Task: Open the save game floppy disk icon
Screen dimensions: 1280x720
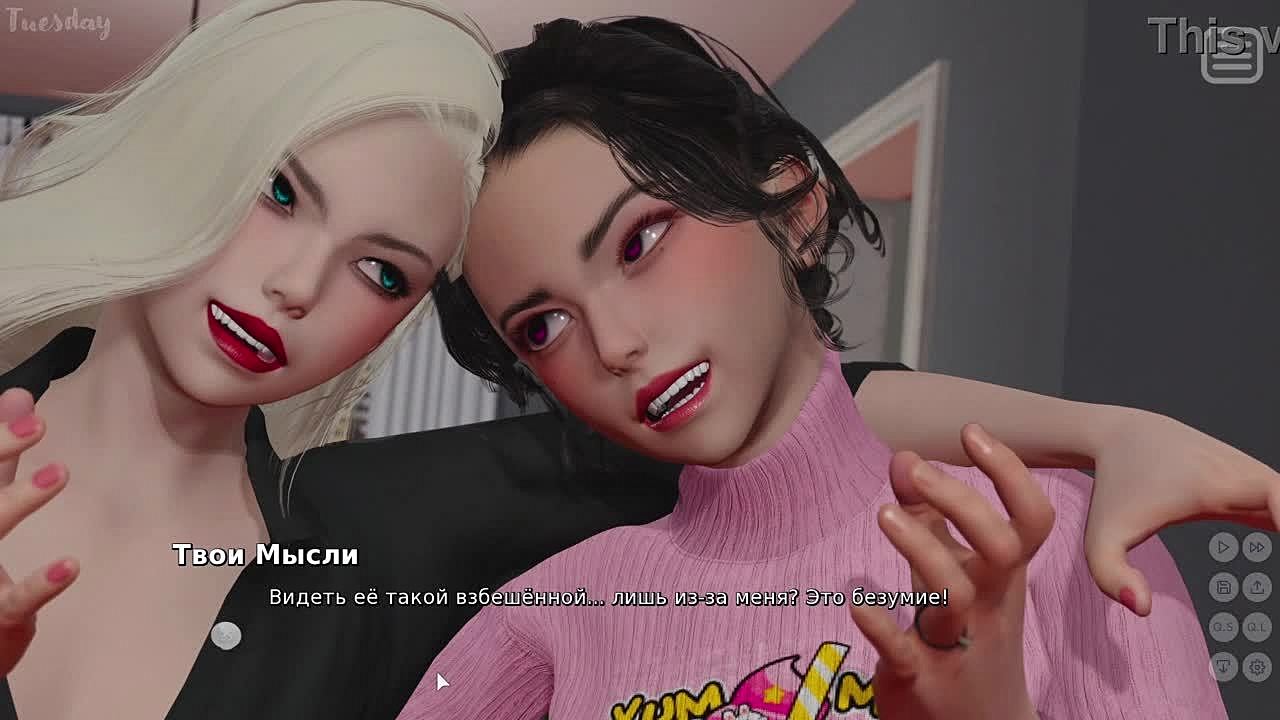Action: (1223, 587)
